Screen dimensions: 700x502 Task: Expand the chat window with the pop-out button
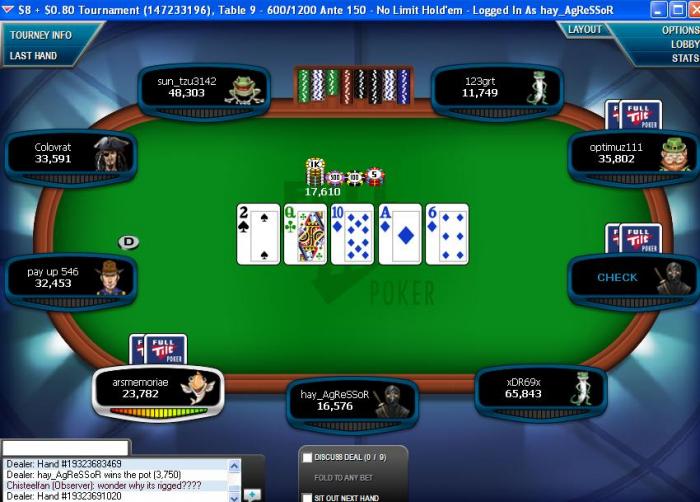tap(252, 494)
